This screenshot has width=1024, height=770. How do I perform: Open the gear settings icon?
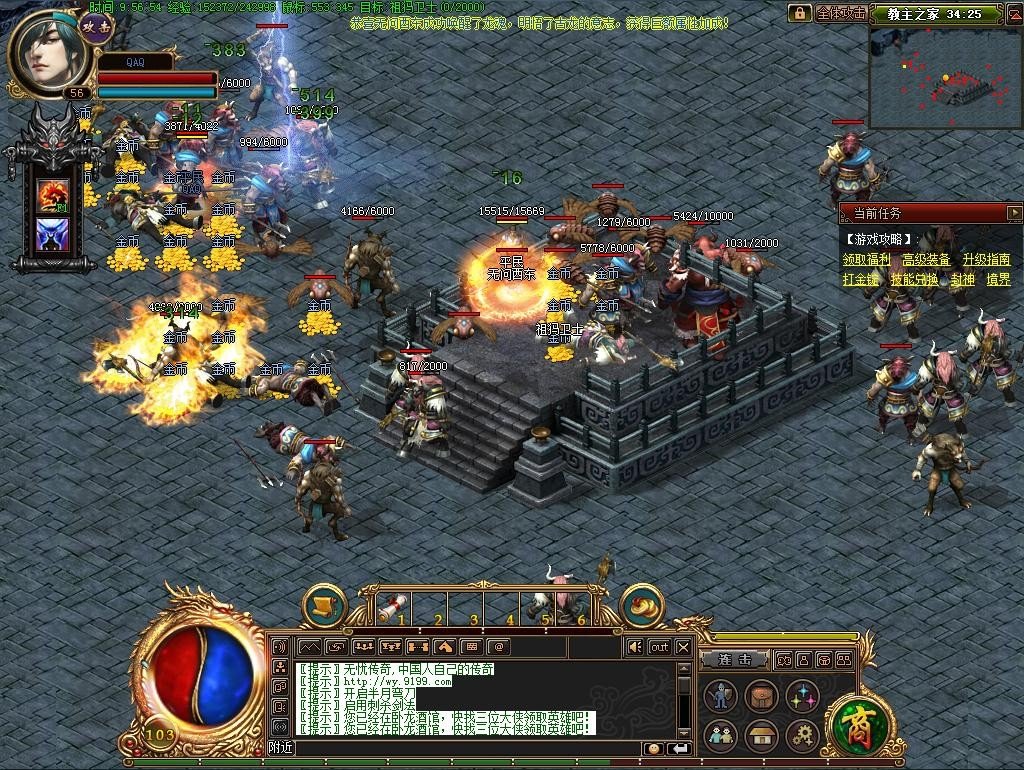(x=802, y=737)
